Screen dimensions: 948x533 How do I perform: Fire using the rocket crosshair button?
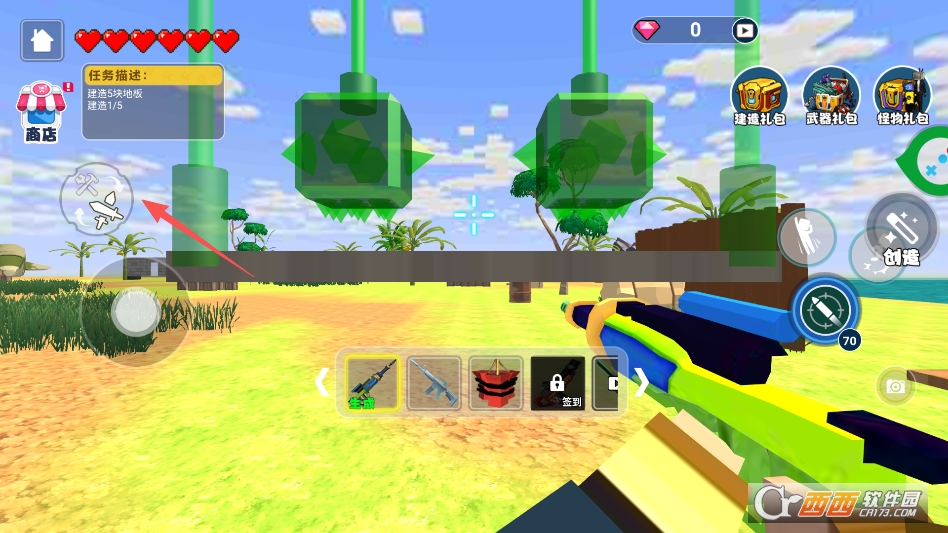[825, 308]
